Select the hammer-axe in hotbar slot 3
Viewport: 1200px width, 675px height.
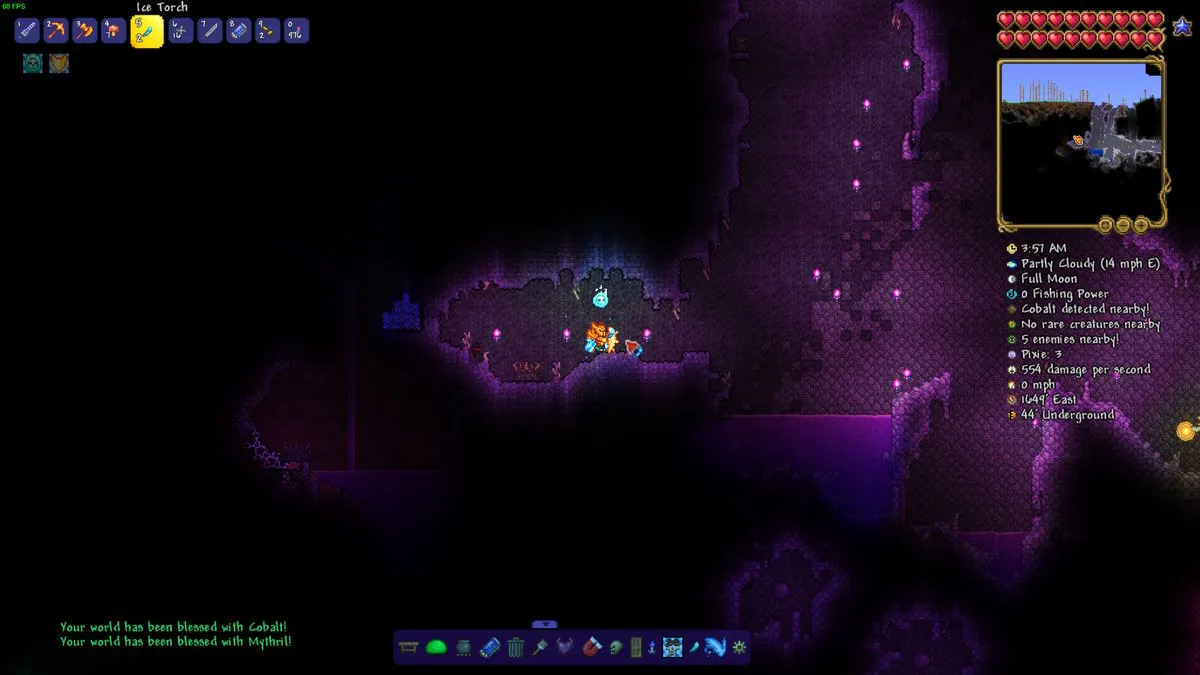coord(85,31)
